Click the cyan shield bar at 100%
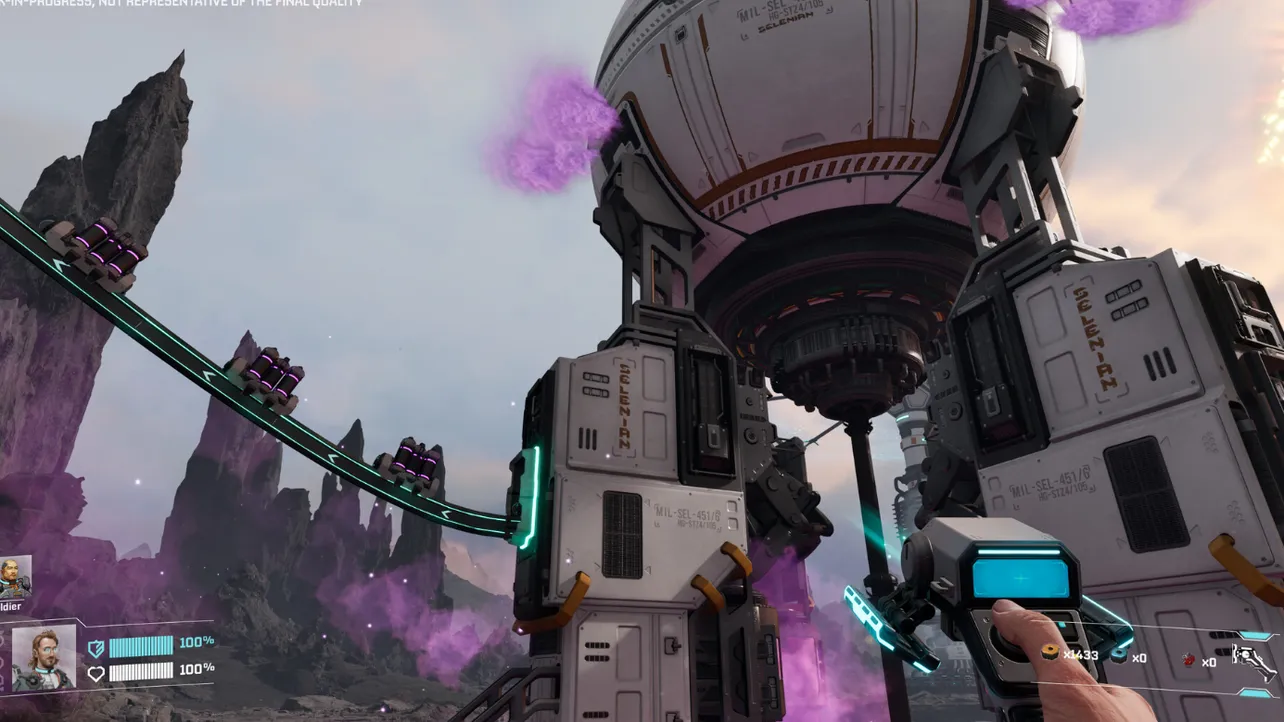Viewport: 1284px width, 722px height. [141, 647]
